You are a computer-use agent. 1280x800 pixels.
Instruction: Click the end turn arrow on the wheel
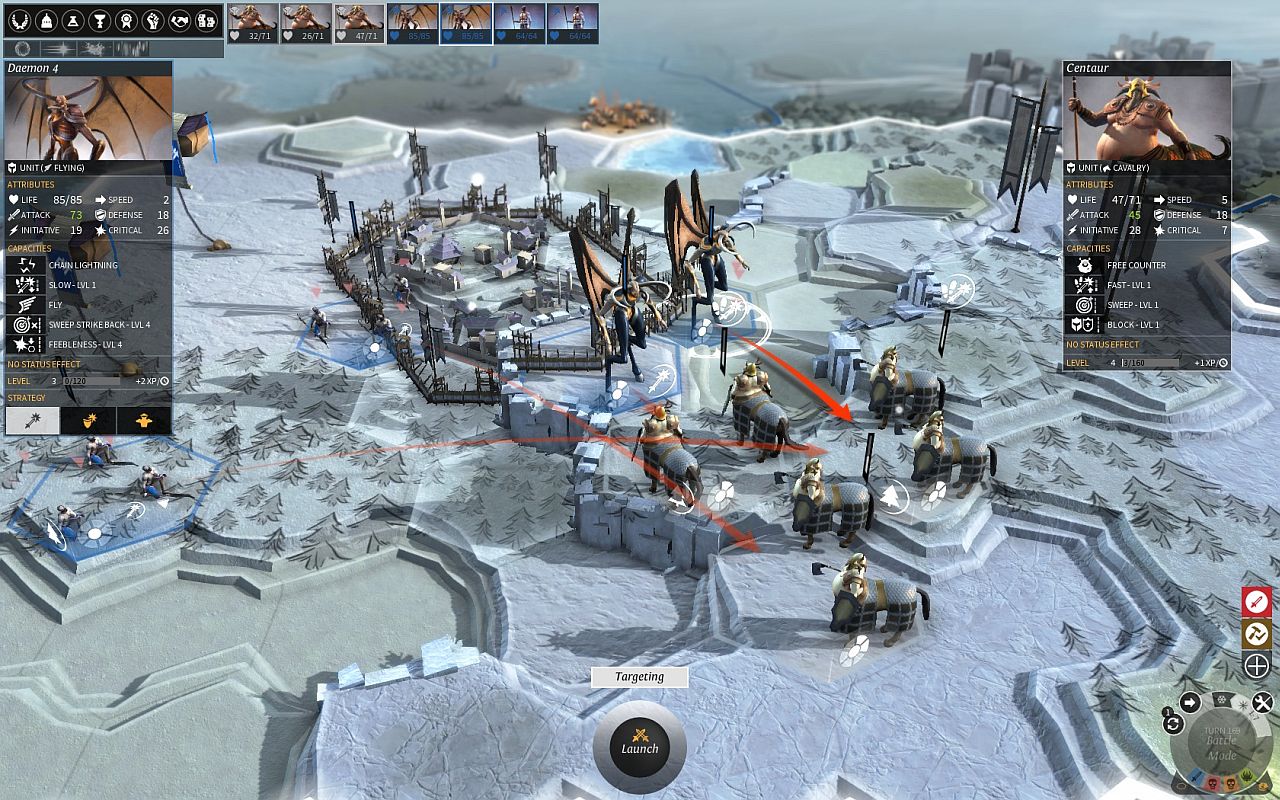(1190, 700)
